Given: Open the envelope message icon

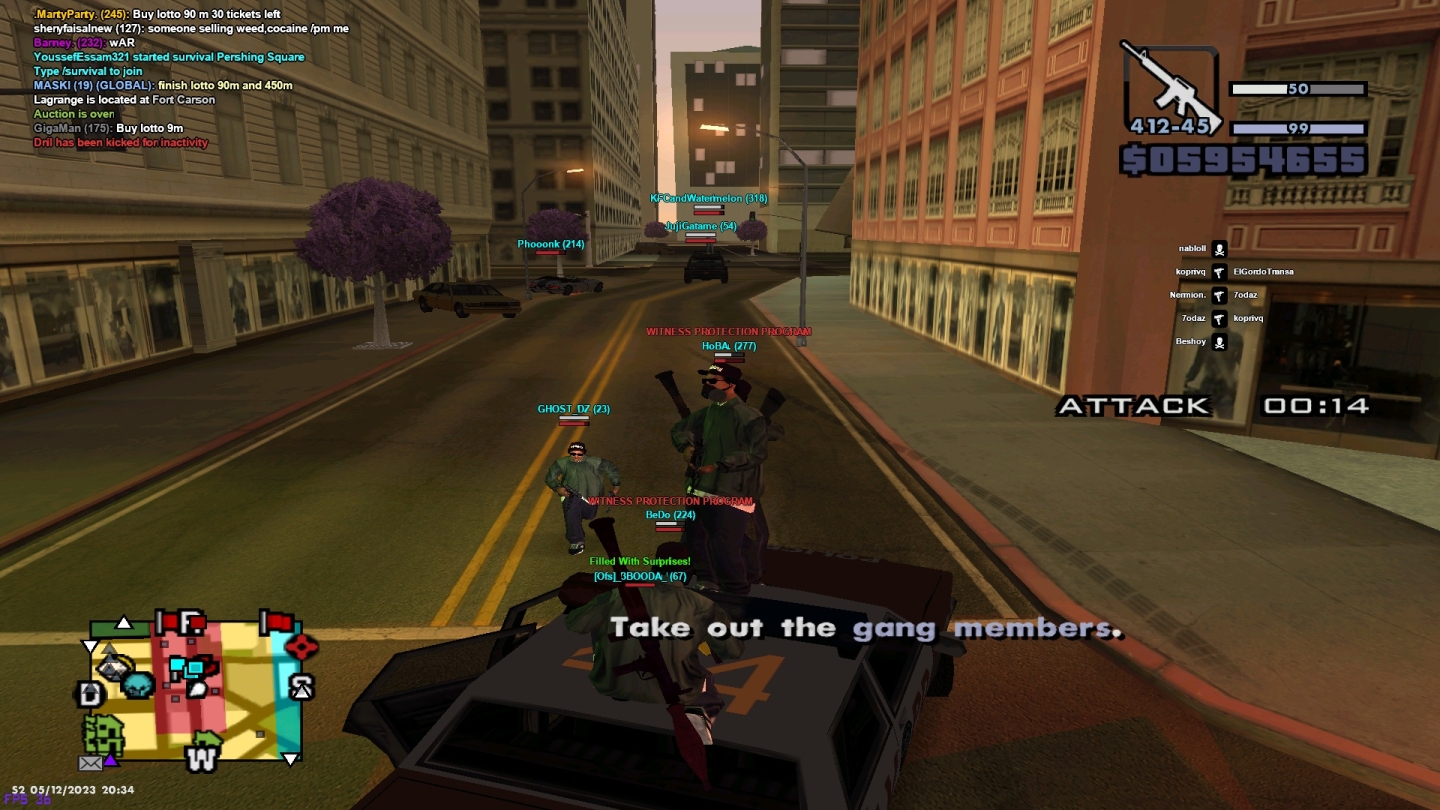Looking at the screenshot, I should (90, 763).
